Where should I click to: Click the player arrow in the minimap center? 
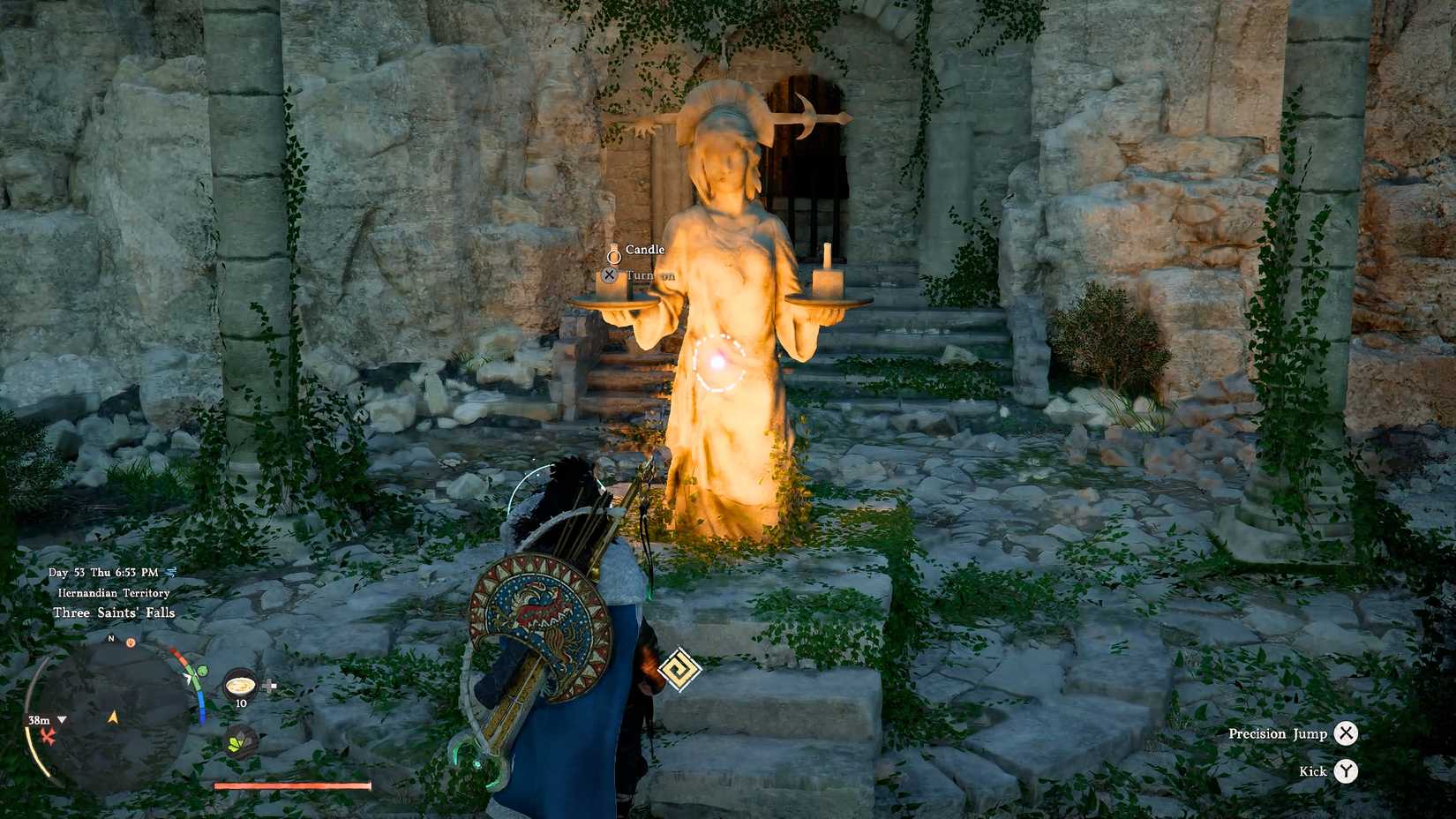(x=113, y=718)
